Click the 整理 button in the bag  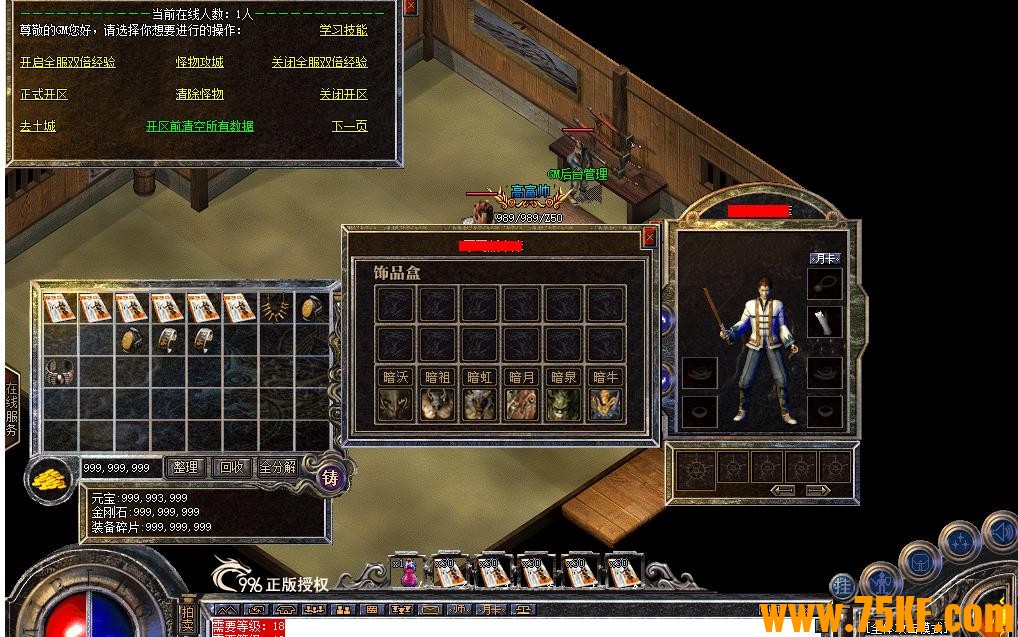185,467
